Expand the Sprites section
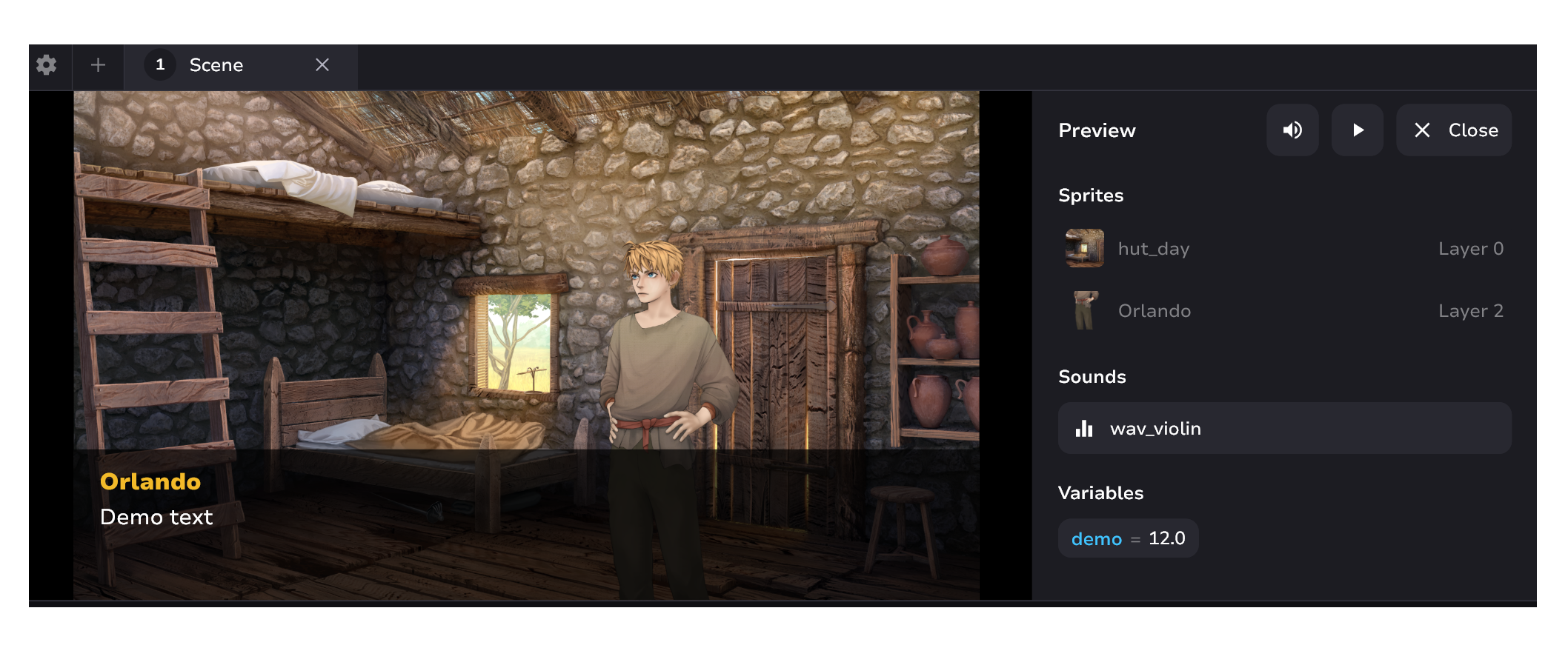The height and width of the screenshot is (645, 1568). [x=1091, y=195]
